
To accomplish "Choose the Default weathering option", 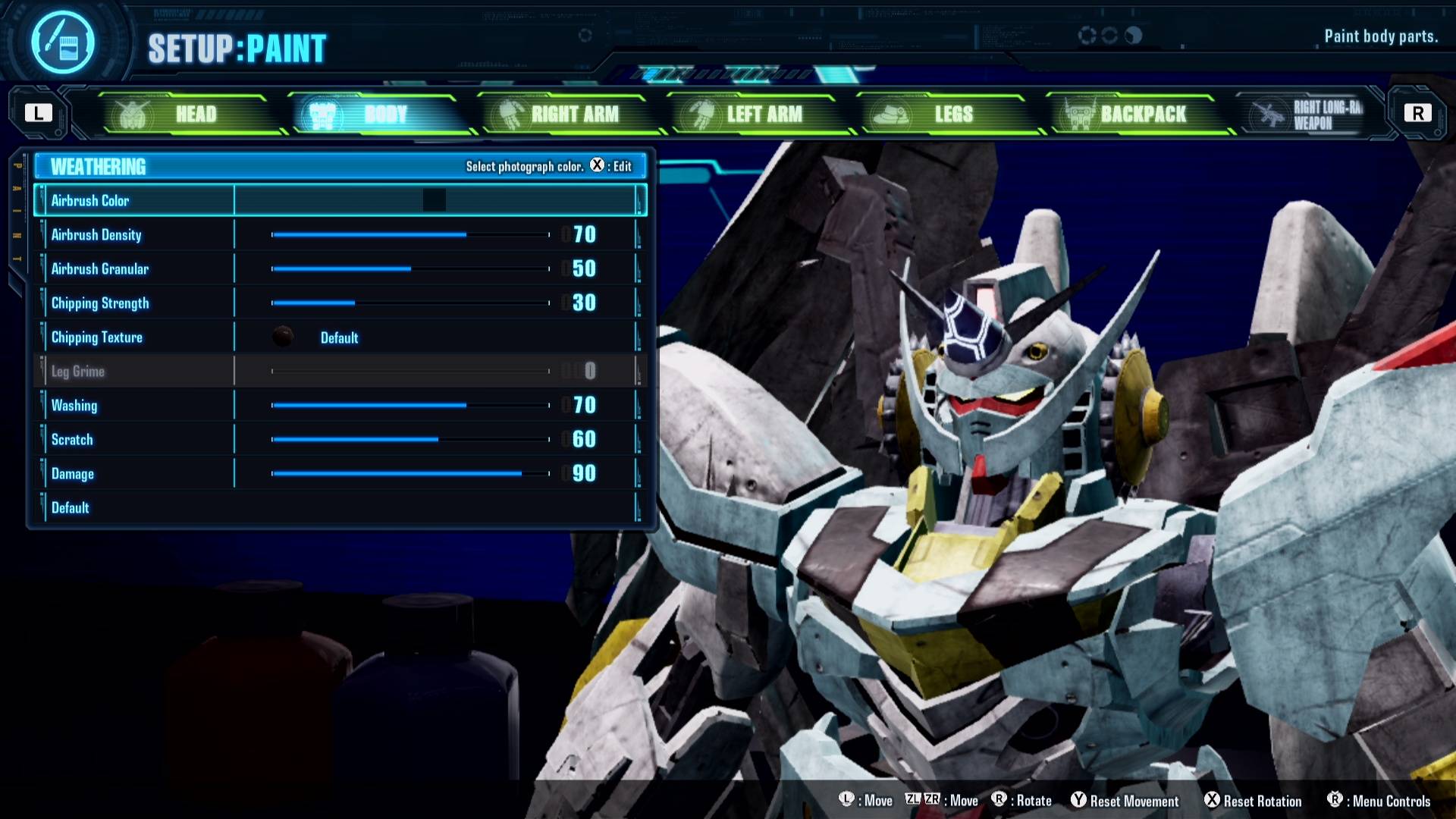I will coord(71,508).
